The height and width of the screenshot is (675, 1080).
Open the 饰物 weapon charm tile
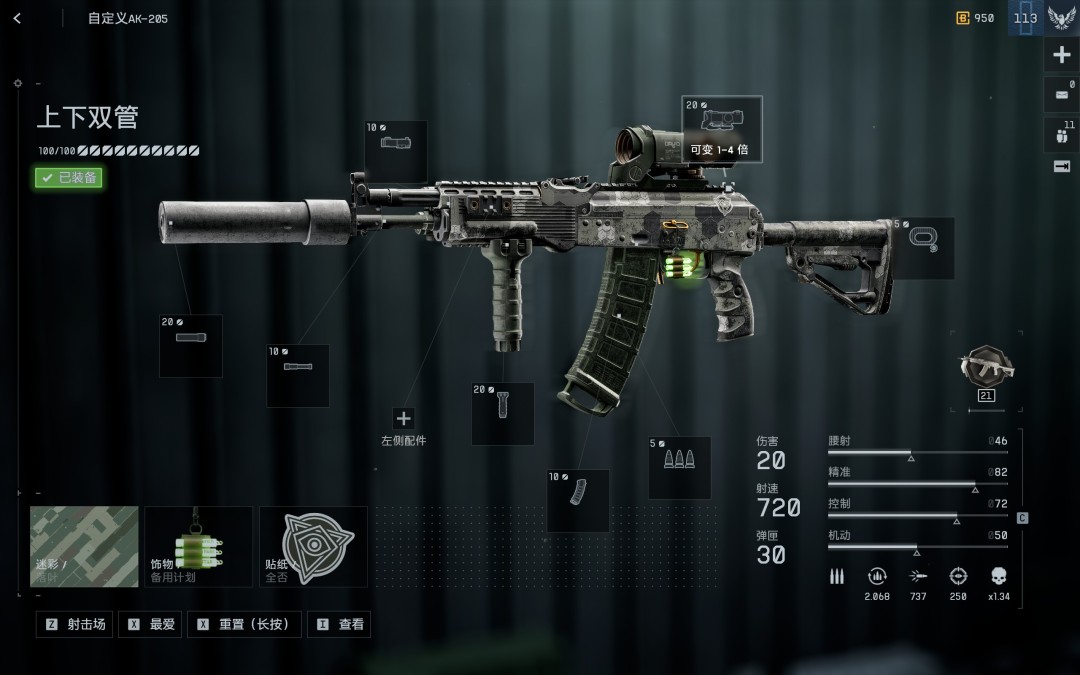[198, 546]
